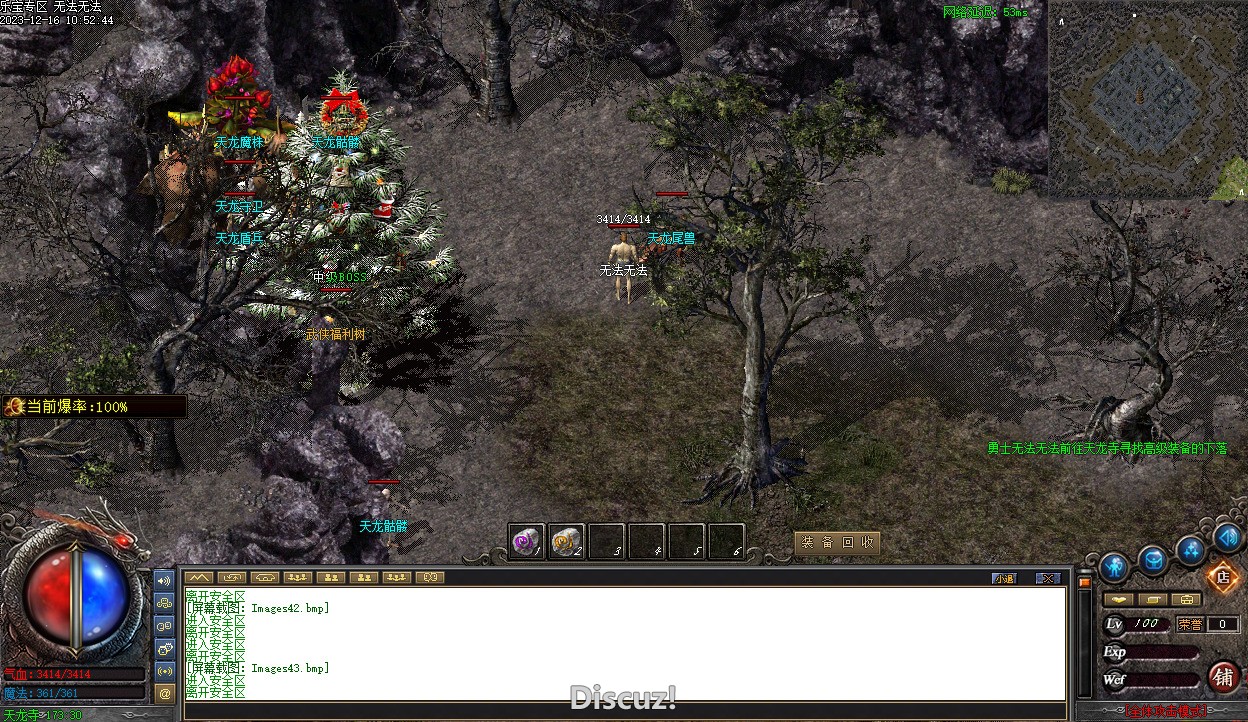Image resolution: width=1248 pixels, height=722 pixels.
Task: Click the chat scrollbar orange handle
Action: point(1083,581)
